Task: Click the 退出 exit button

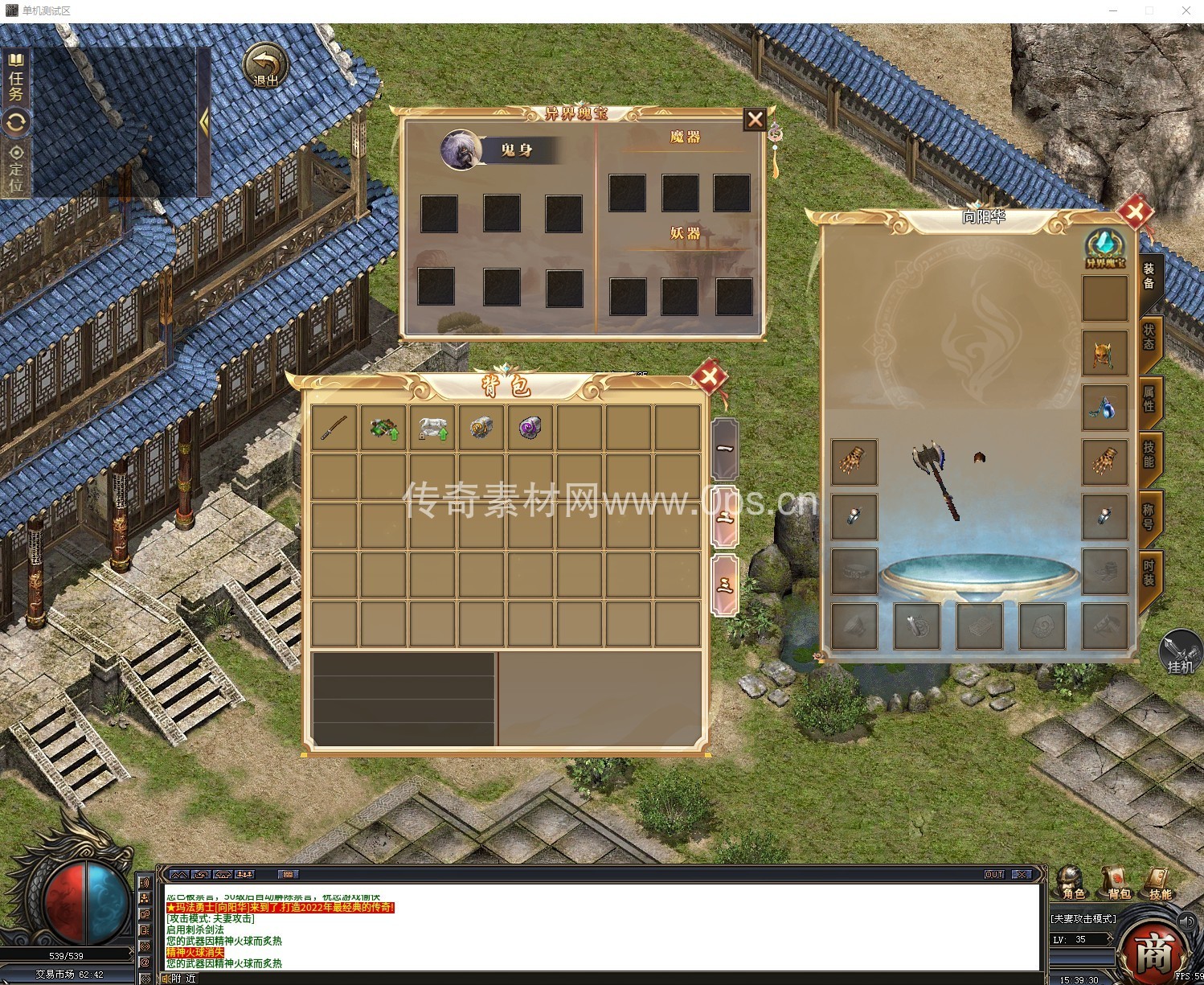Action: coord(266,66)
